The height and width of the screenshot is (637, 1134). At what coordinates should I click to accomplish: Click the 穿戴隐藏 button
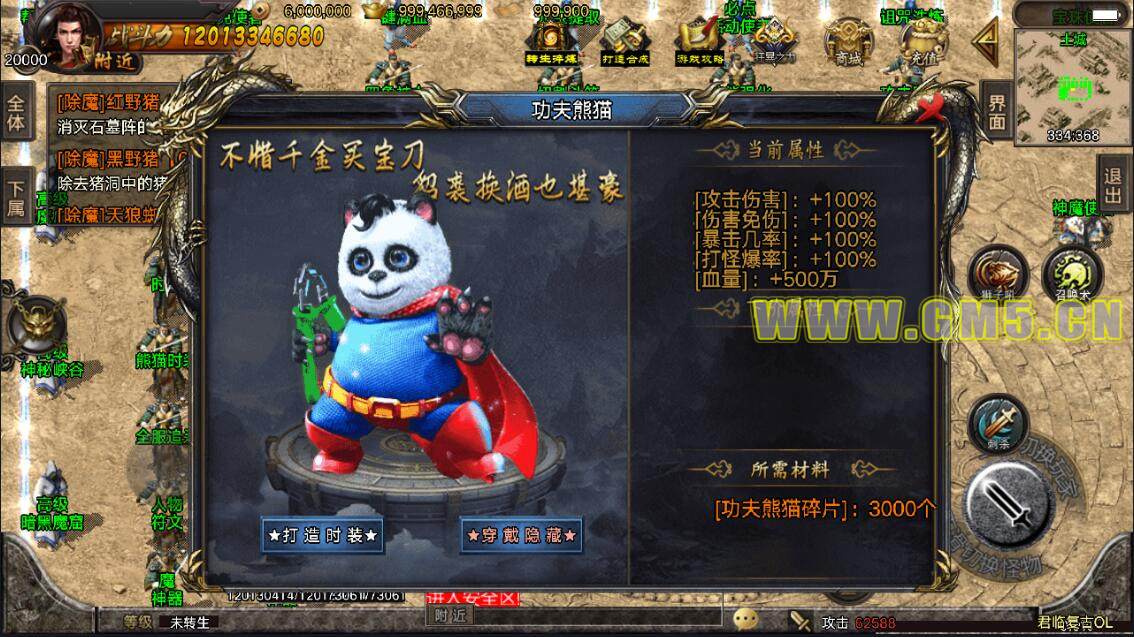521,535
